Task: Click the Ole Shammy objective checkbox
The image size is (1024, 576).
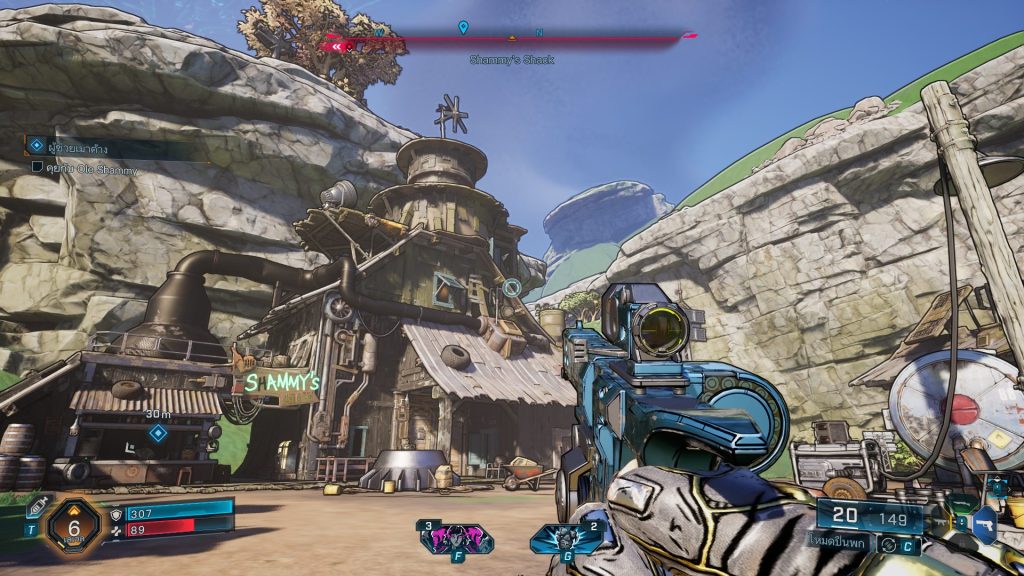Action: 37,168
